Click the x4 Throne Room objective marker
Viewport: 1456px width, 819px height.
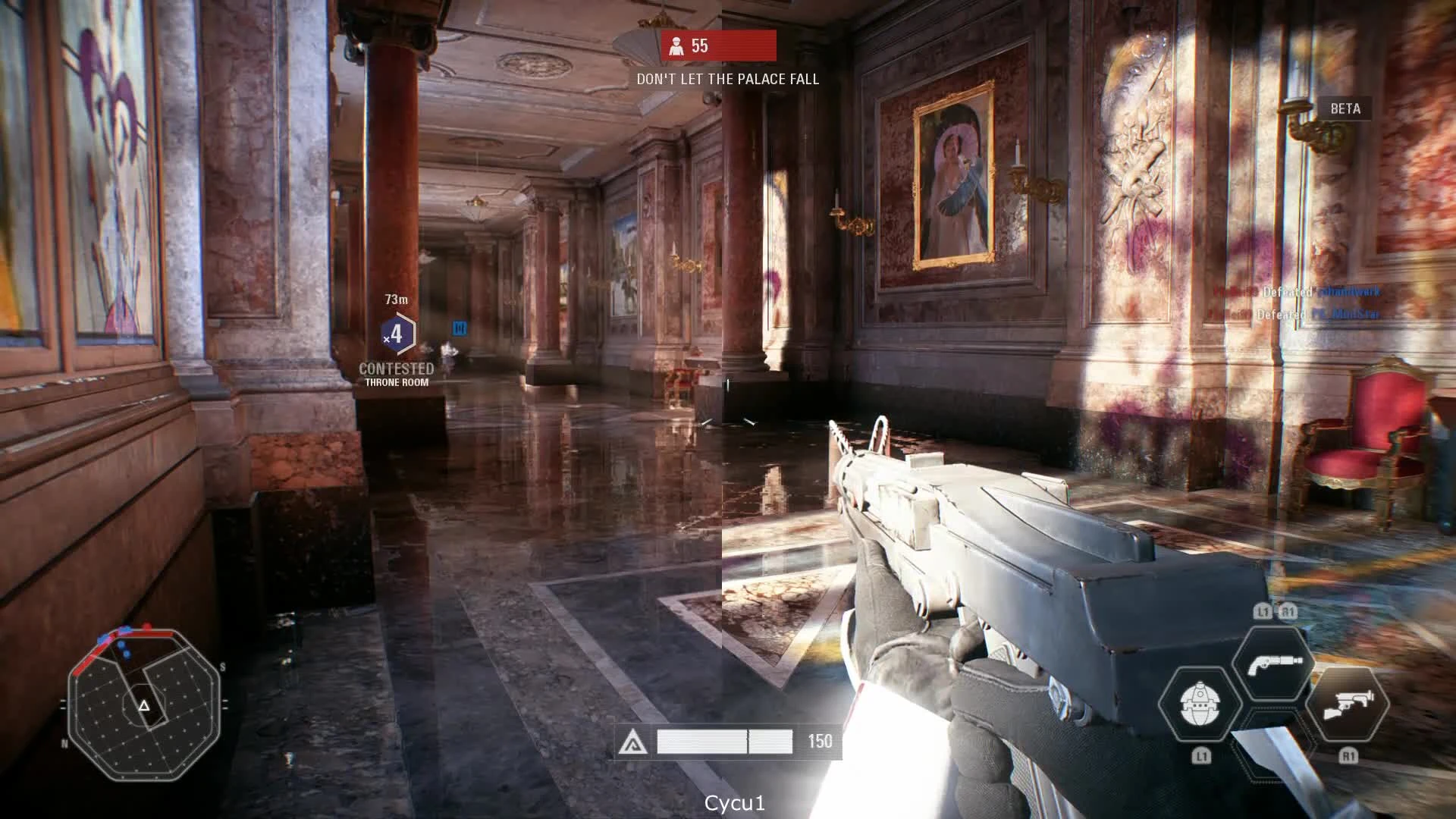coord(395,334)
